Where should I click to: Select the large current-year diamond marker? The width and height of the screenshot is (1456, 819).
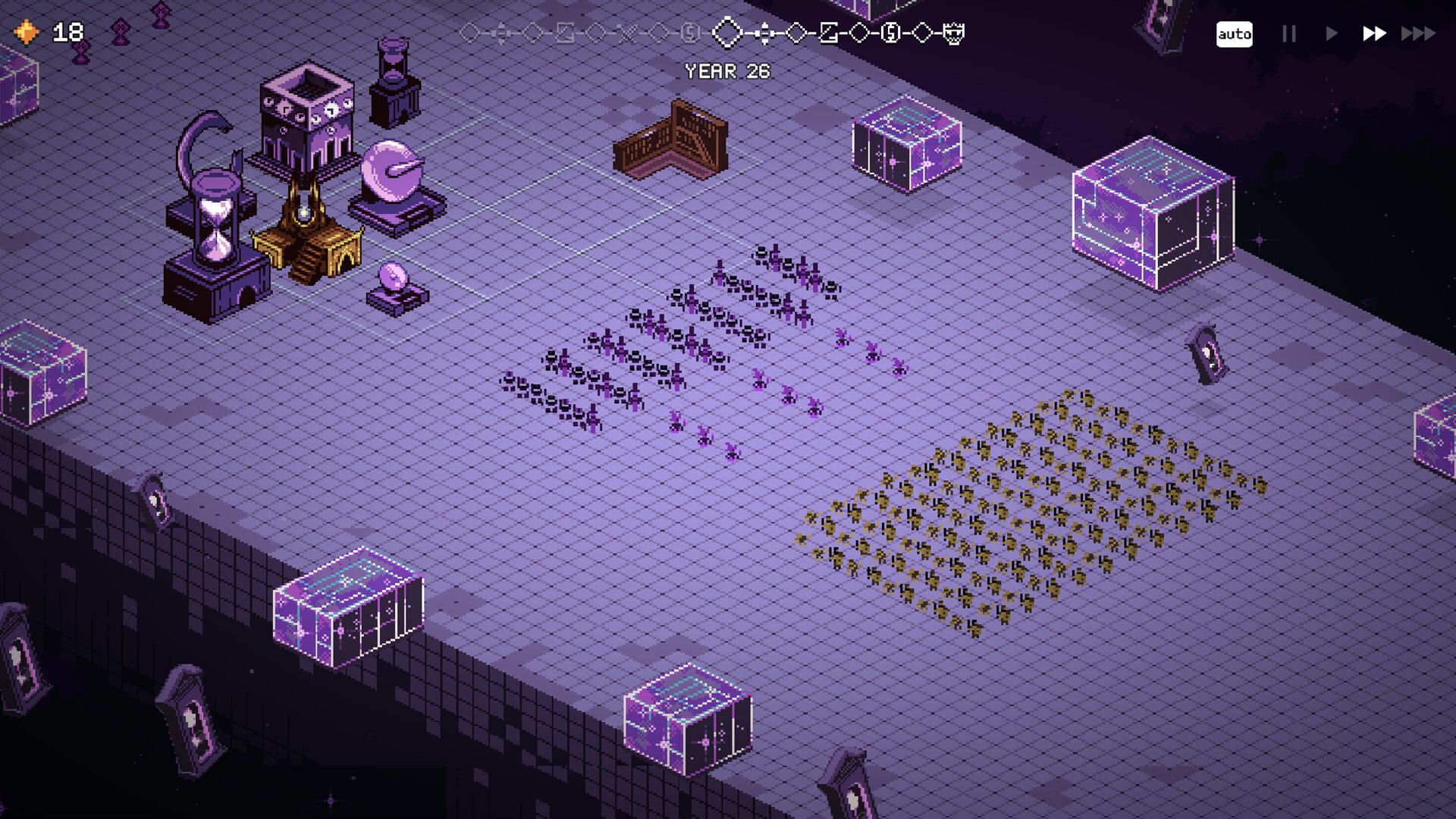point(728,33)
